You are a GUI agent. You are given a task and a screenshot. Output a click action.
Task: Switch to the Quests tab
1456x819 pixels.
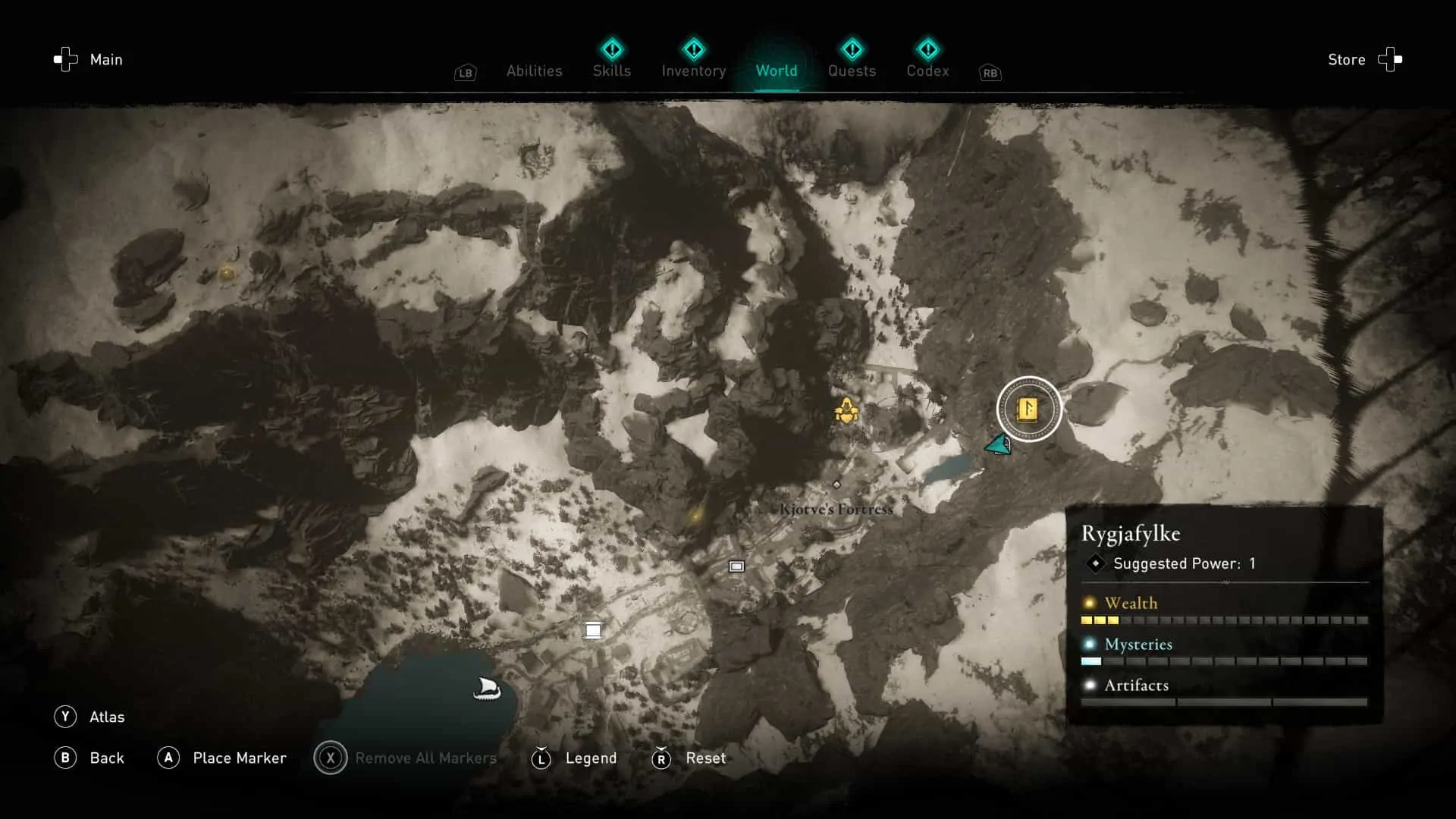tap(852, 71)
